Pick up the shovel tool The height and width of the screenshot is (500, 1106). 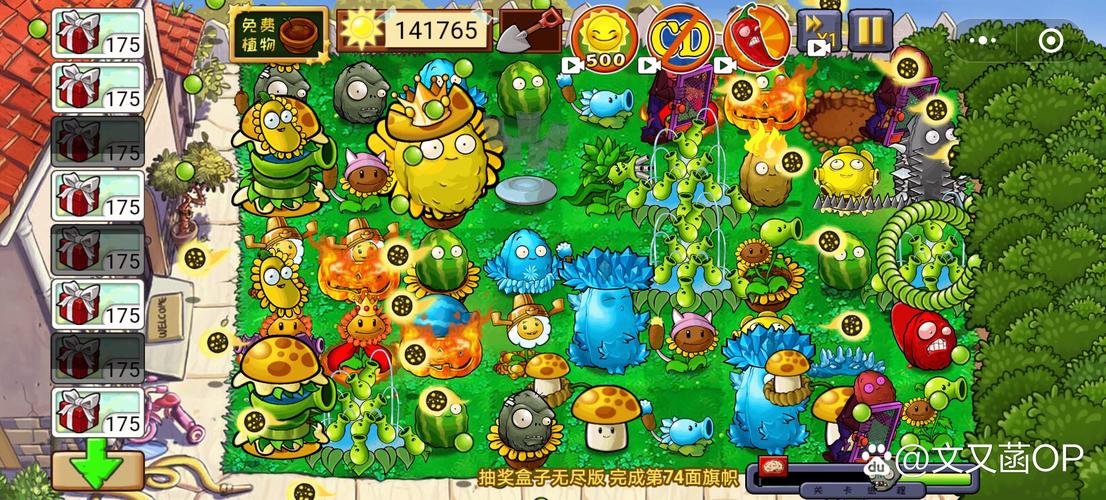point(529,32)
